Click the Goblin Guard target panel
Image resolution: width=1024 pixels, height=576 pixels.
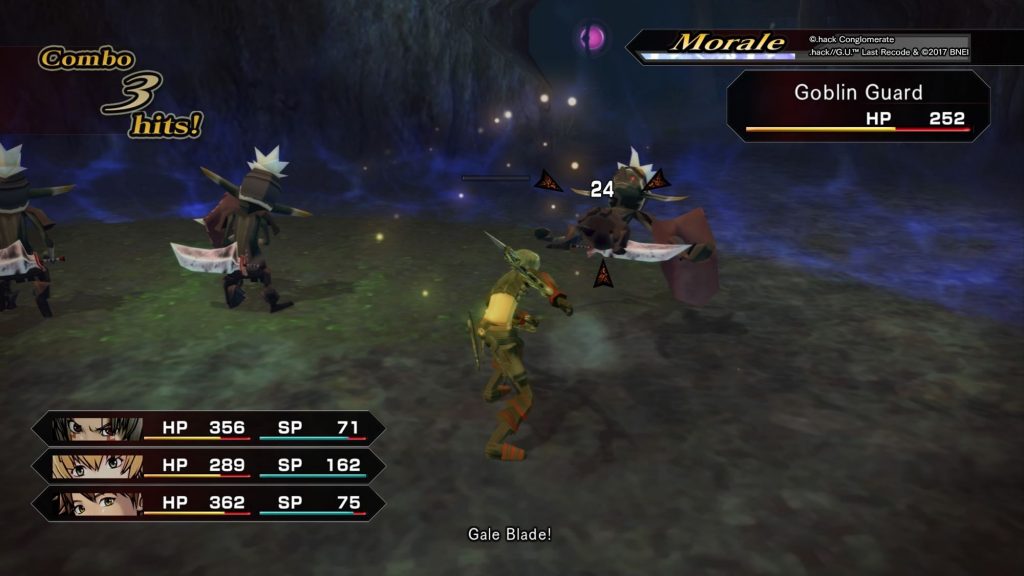pyautogui.click(x=858, y=105)
